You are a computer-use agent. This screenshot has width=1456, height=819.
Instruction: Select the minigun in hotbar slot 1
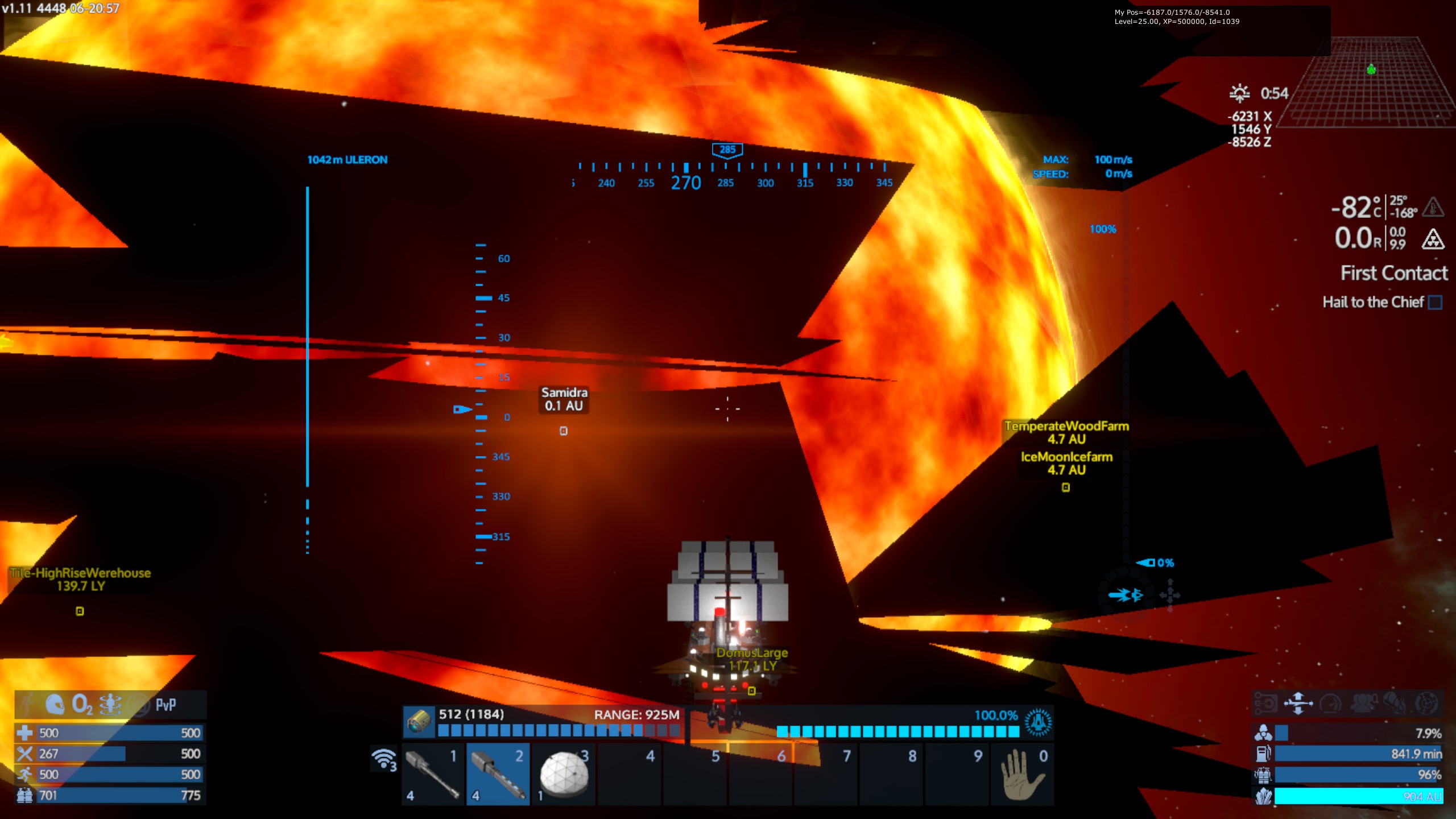pos(433,774)
